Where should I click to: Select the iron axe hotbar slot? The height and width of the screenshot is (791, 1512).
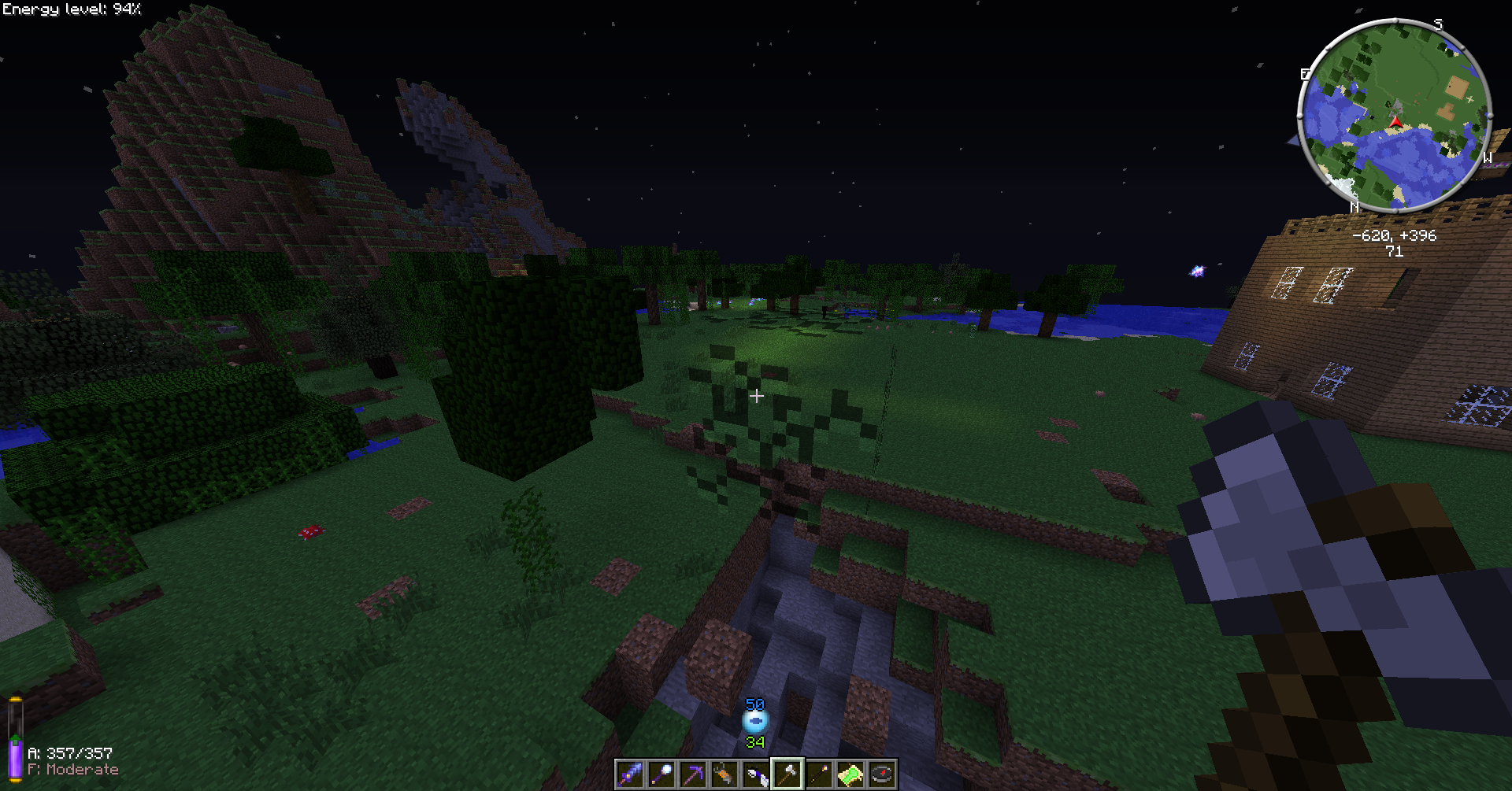pyautogui.click(x=787, y=774)
